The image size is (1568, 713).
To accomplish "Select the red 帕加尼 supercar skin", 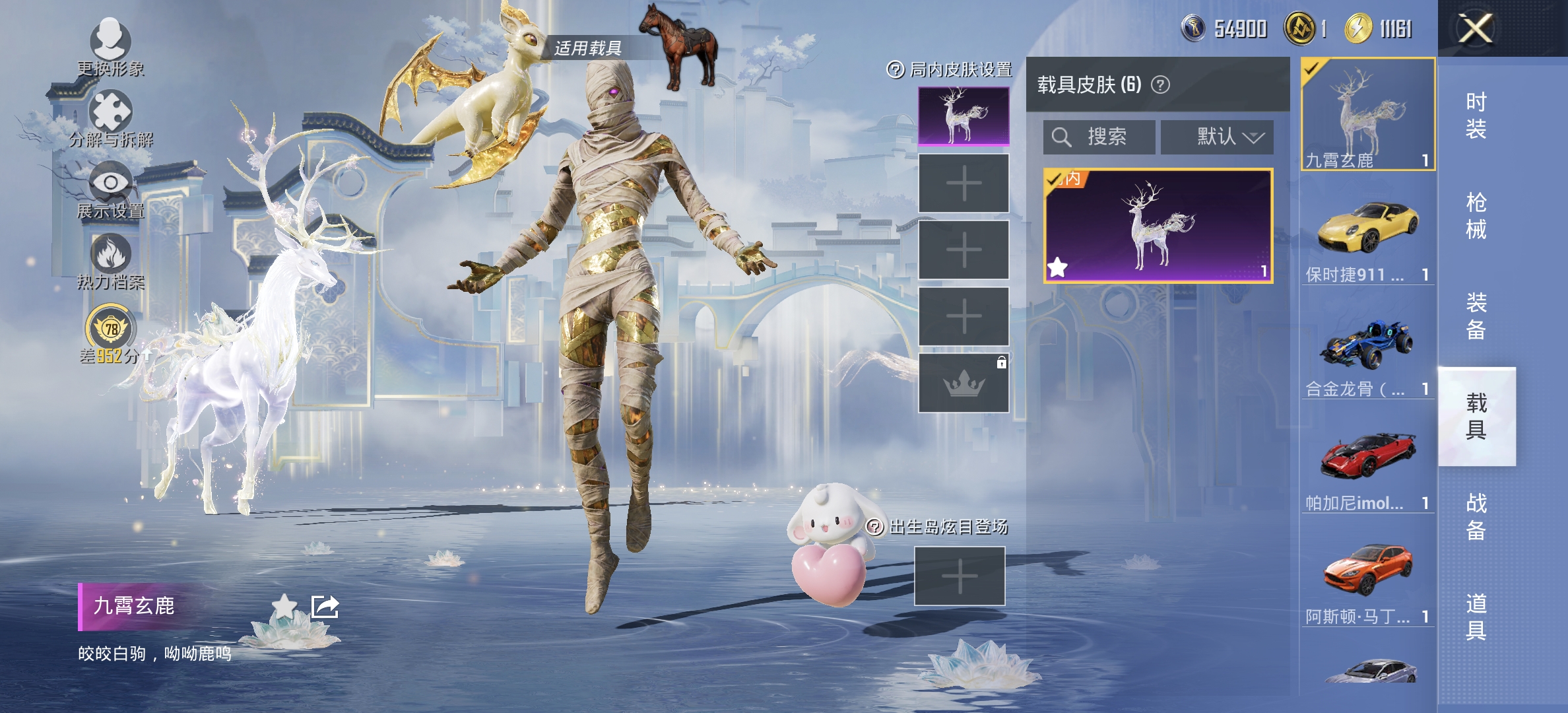I will click(x=1367, y=465).
